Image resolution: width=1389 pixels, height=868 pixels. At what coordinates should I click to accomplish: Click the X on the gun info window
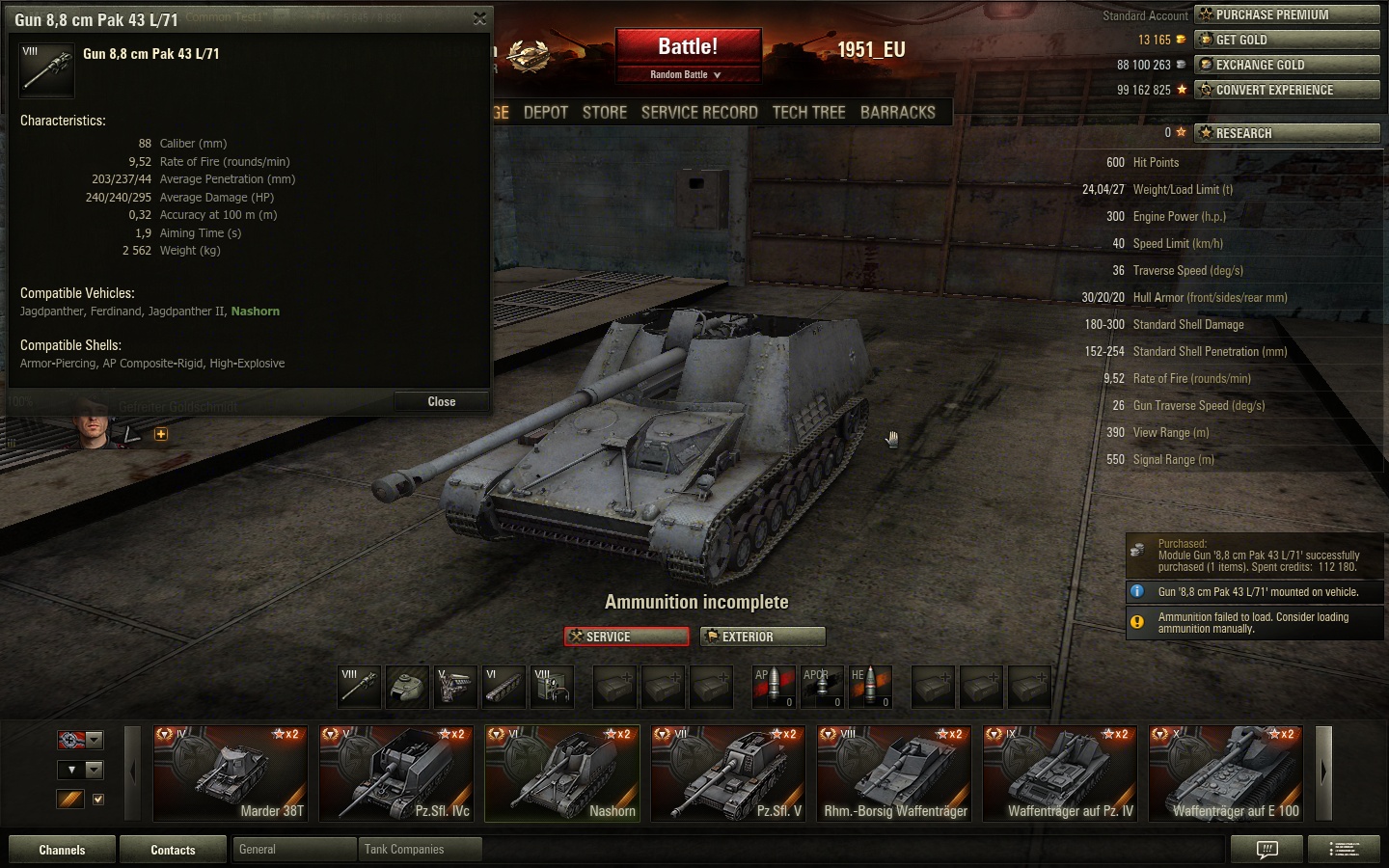coord(479,19)
